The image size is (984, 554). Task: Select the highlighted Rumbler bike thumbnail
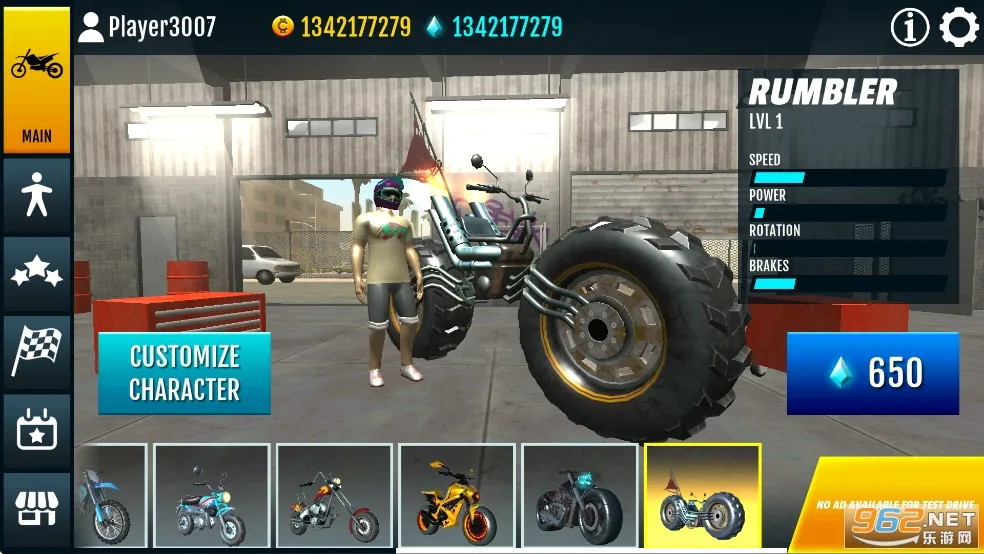702,496
